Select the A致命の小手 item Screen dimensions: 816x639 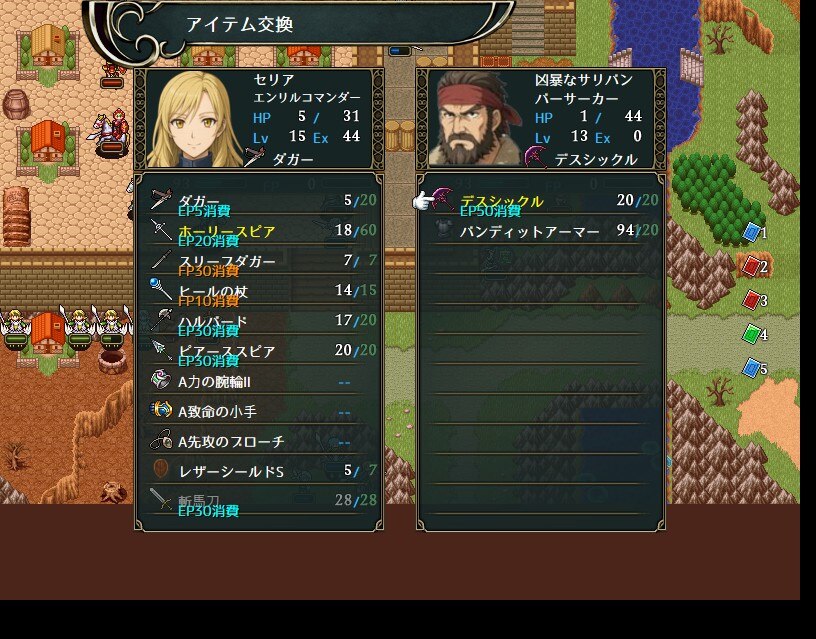tap(260, 411)
